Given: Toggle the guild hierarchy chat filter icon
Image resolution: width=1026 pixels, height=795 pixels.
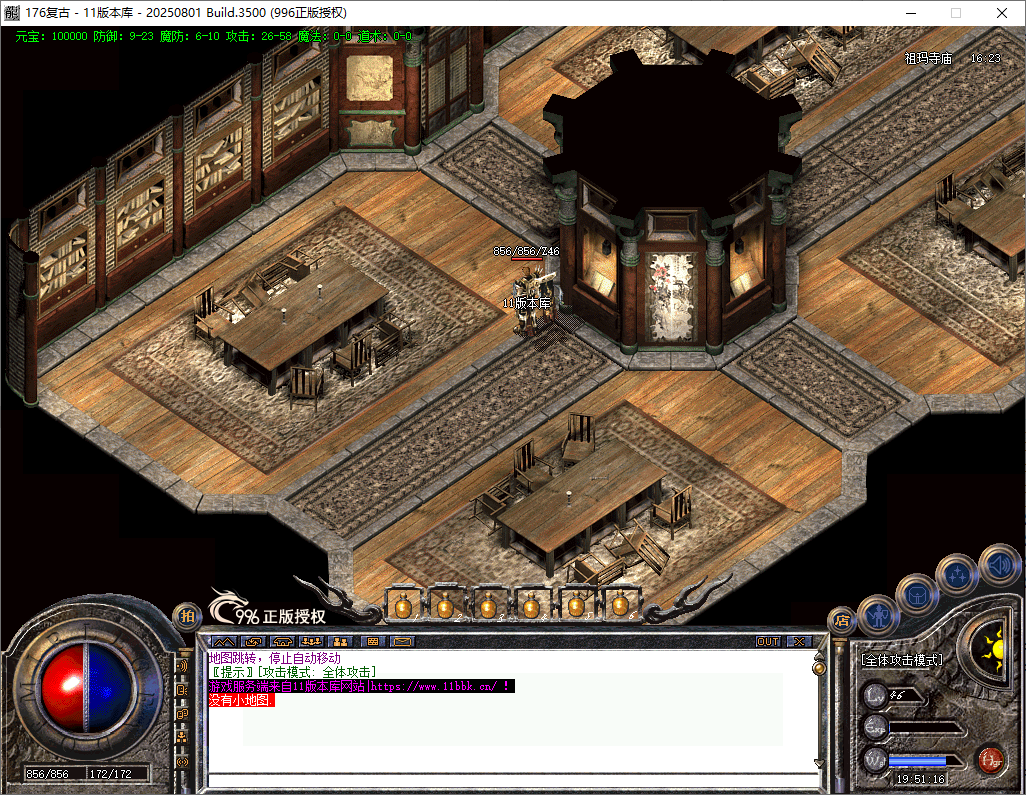Looking at the screenshot, I should [183, 736].
